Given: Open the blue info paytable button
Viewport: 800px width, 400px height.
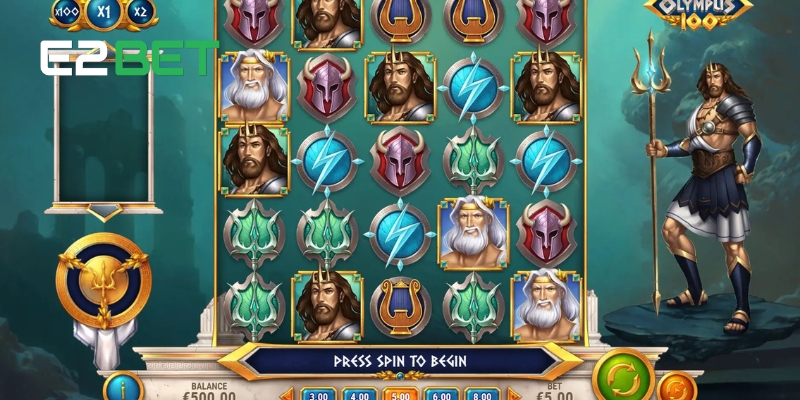Looking at the screenshot, I should click(x=120, y=386).
